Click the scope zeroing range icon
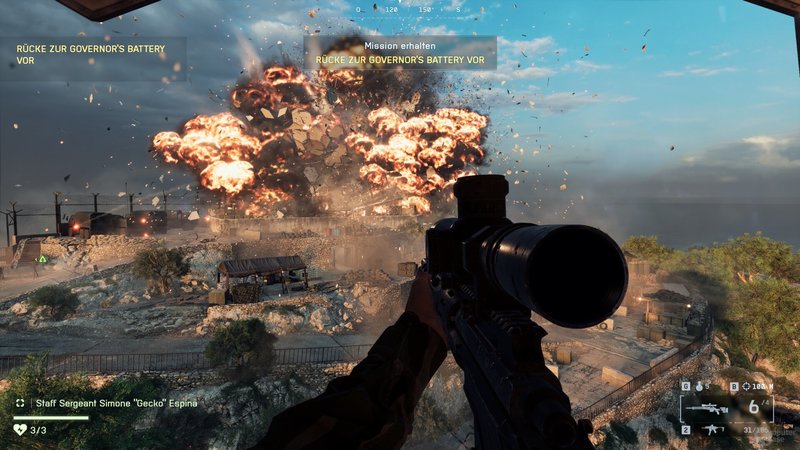 point(748,385)
